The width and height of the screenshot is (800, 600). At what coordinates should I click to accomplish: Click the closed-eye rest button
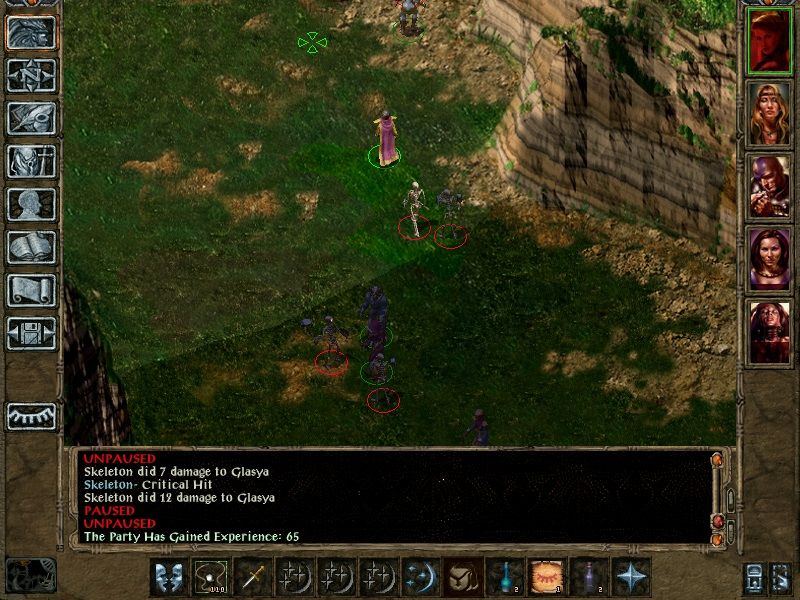32,416
